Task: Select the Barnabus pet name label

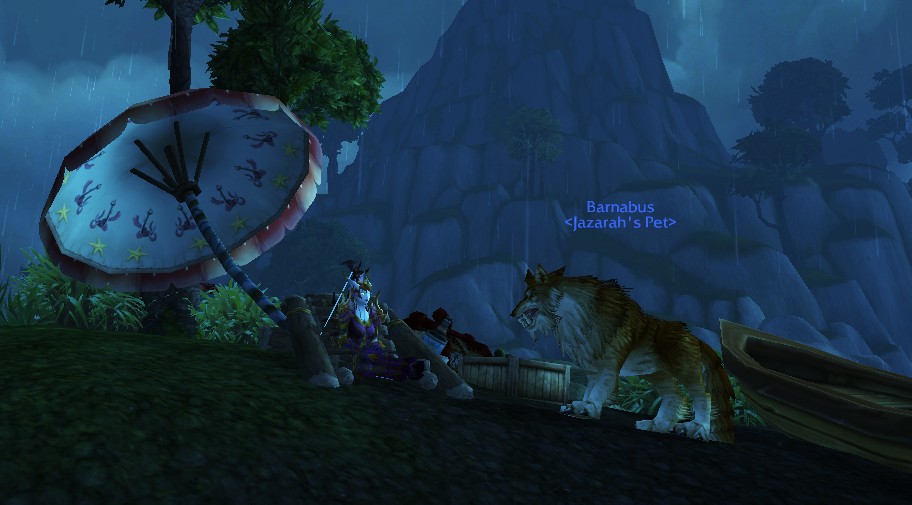Action: tap(620, 207)
